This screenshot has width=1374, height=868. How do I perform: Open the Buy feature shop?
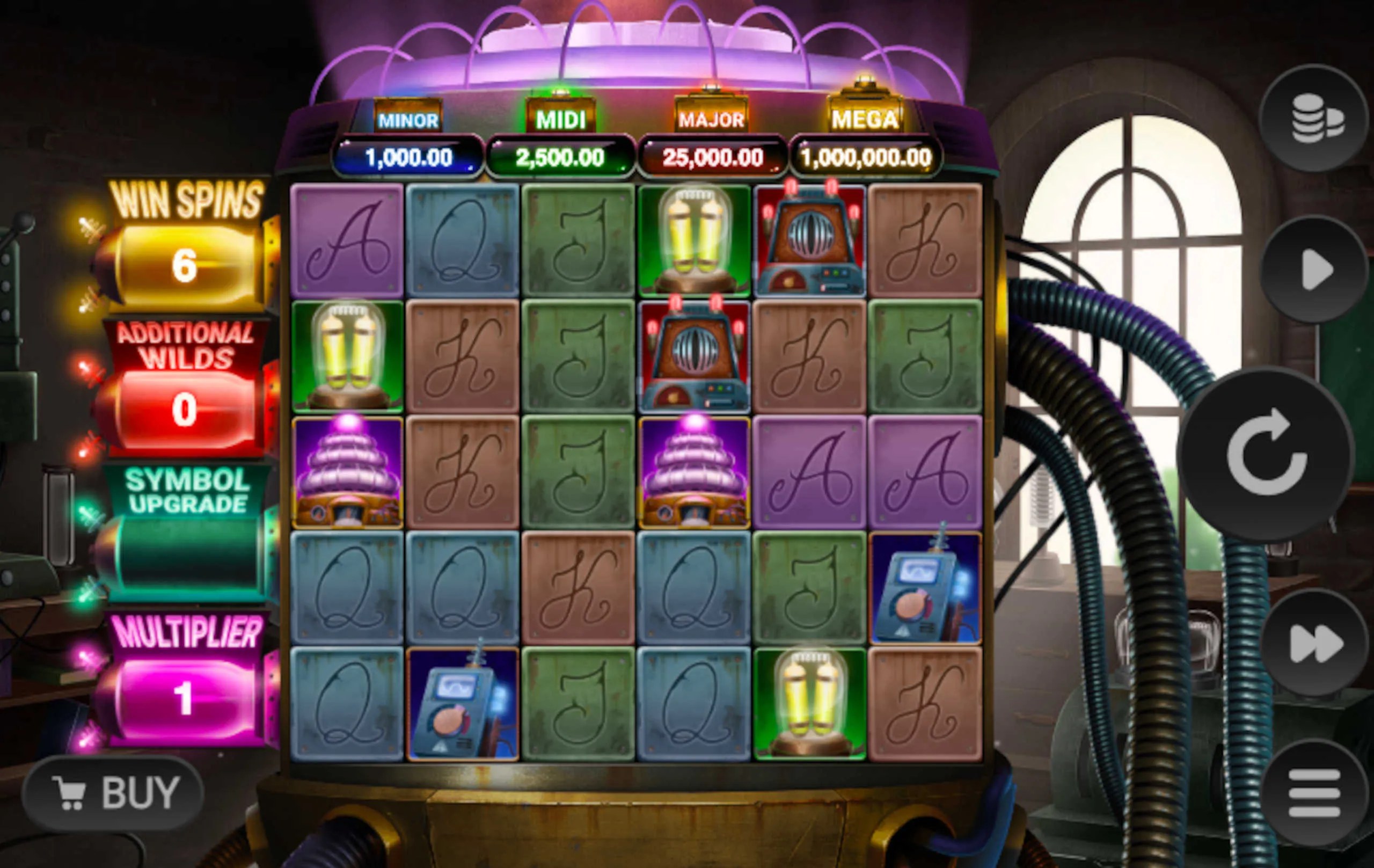(114, 793)
